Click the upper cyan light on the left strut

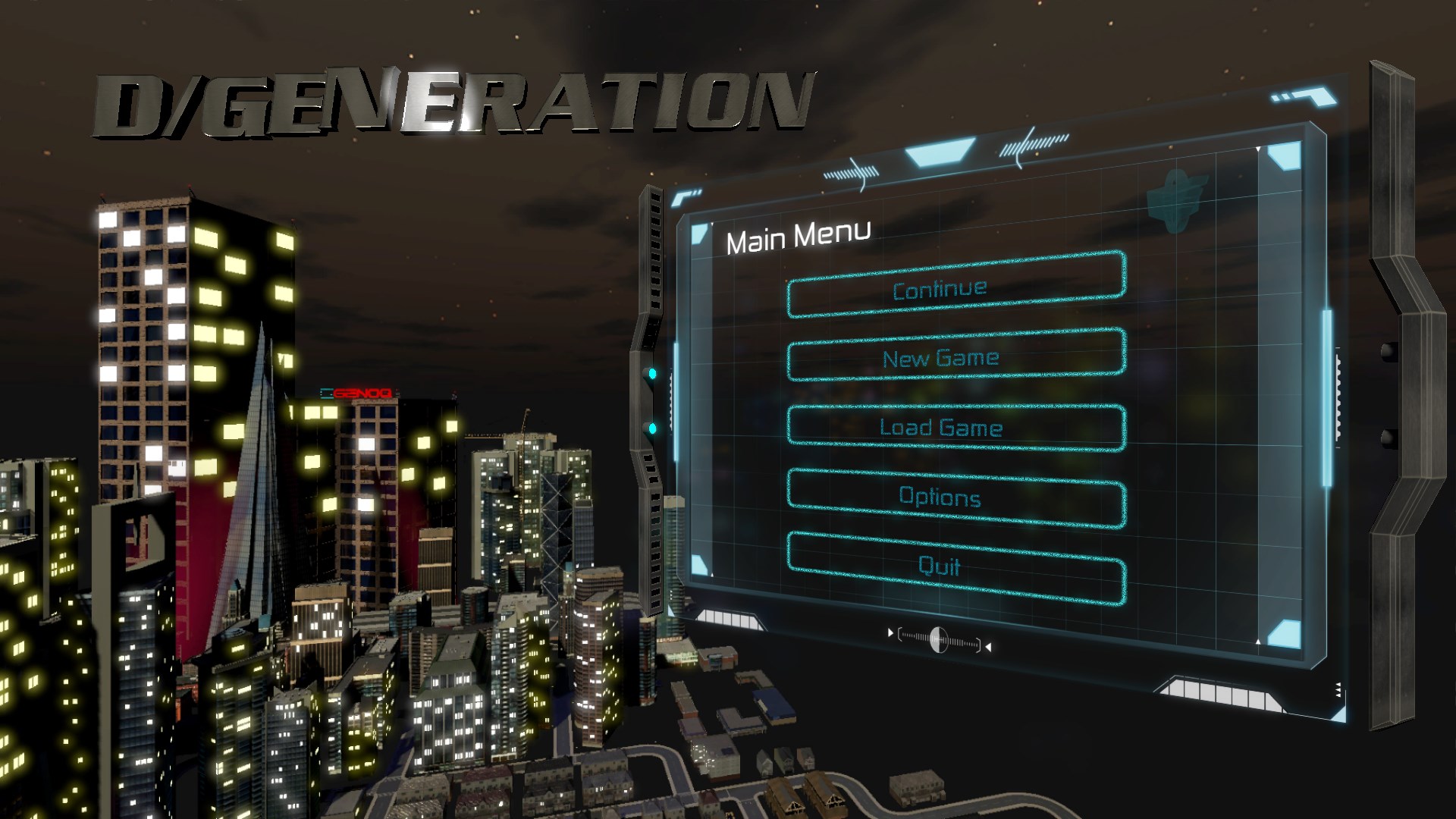click(651, 372)
